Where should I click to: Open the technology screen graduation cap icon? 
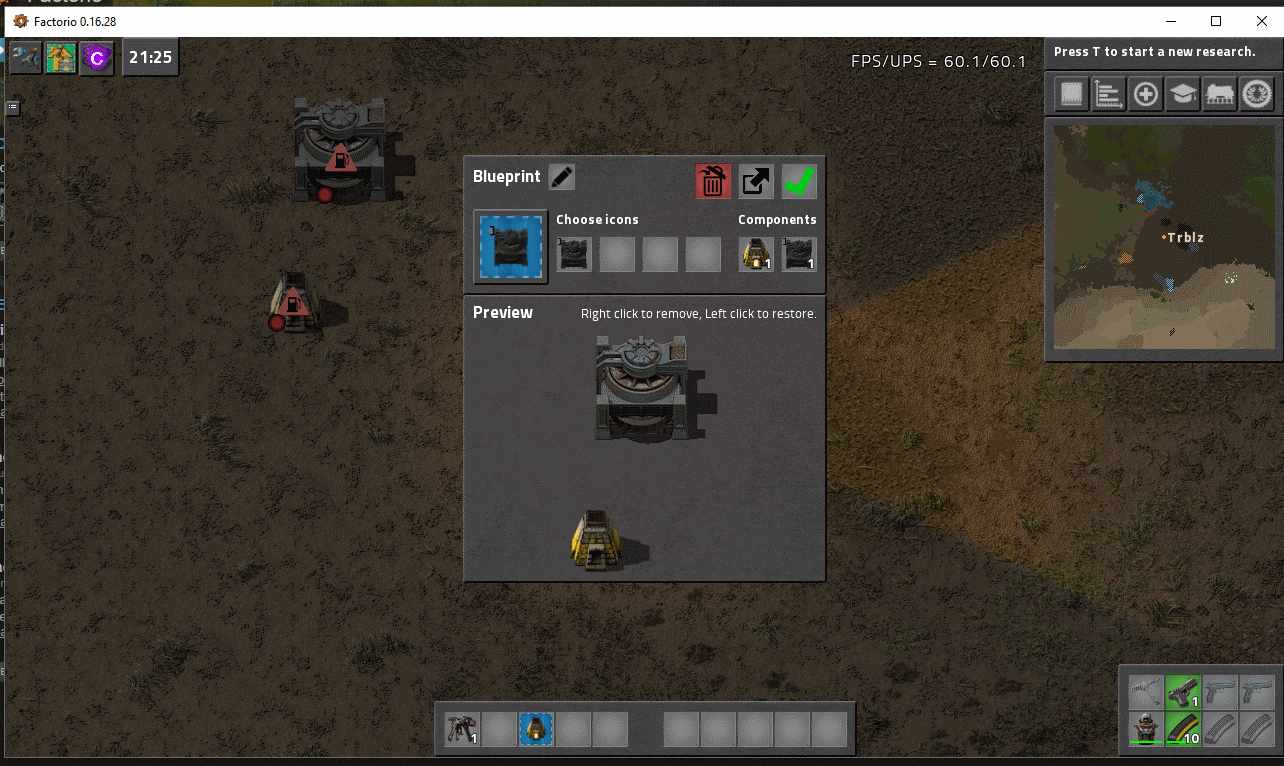click(x=1183, y=93)
